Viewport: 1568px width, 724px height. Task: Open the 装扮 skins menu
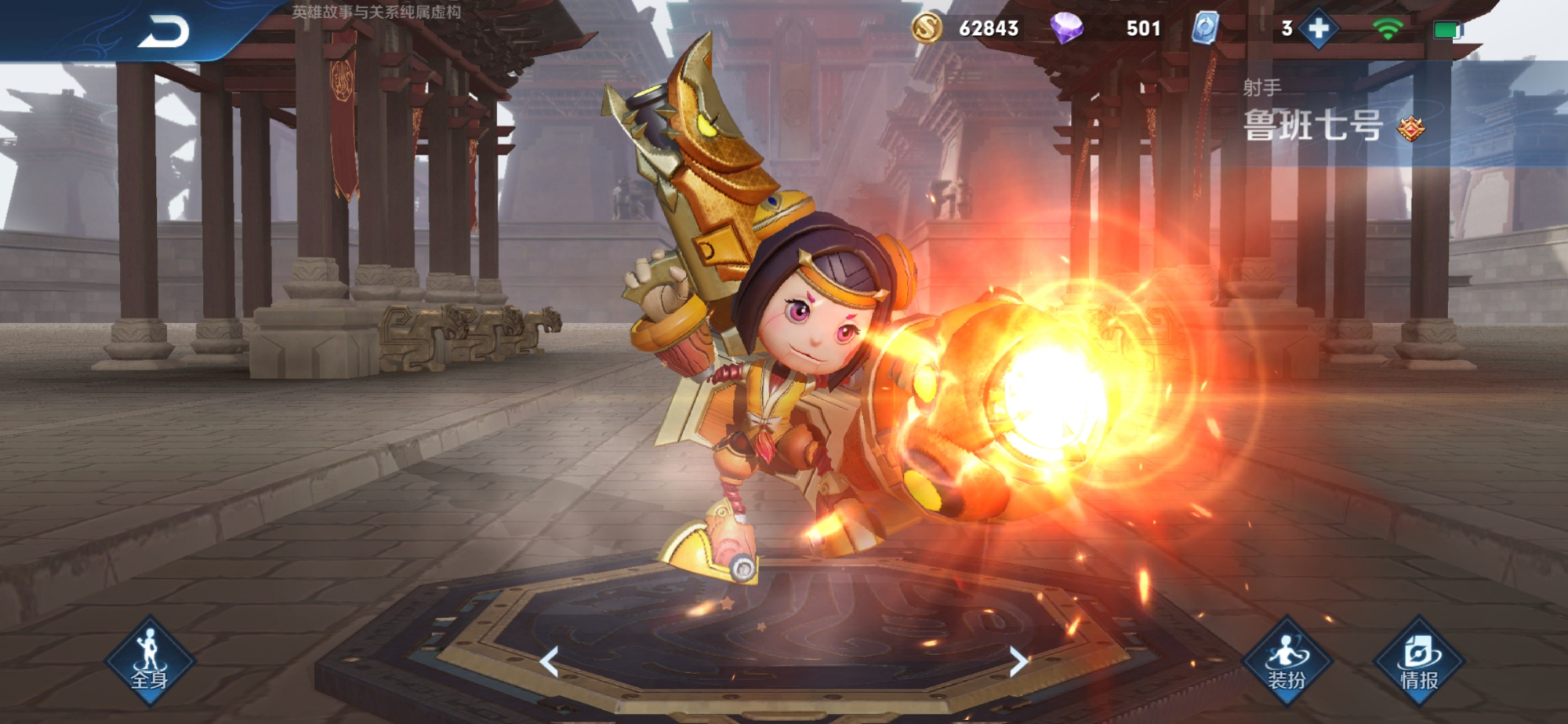(x=1287, y=661)
